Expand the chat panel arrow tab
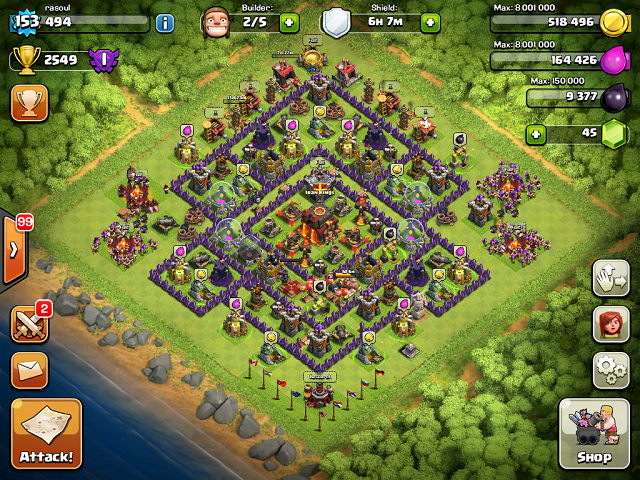The width and height of the screenshot is (640, 480). [x=11, y=250]
